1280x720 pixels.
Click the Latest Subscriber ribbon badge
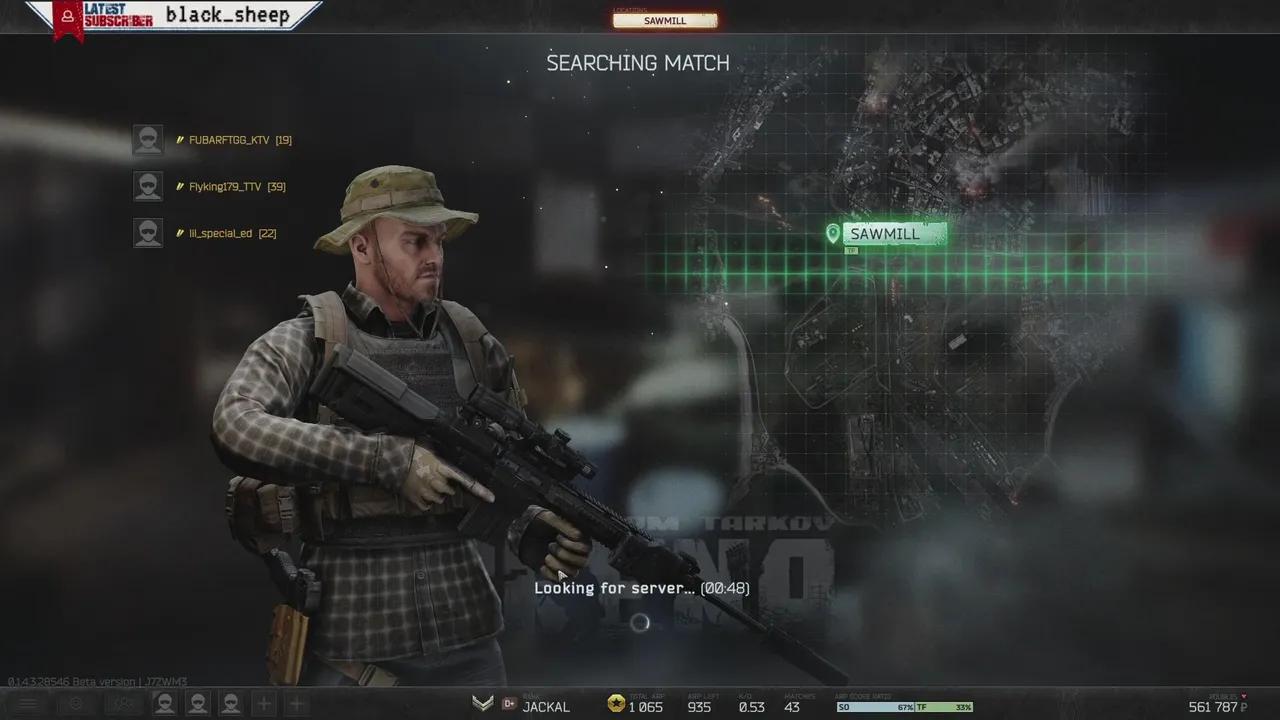[x=68, y=16]
